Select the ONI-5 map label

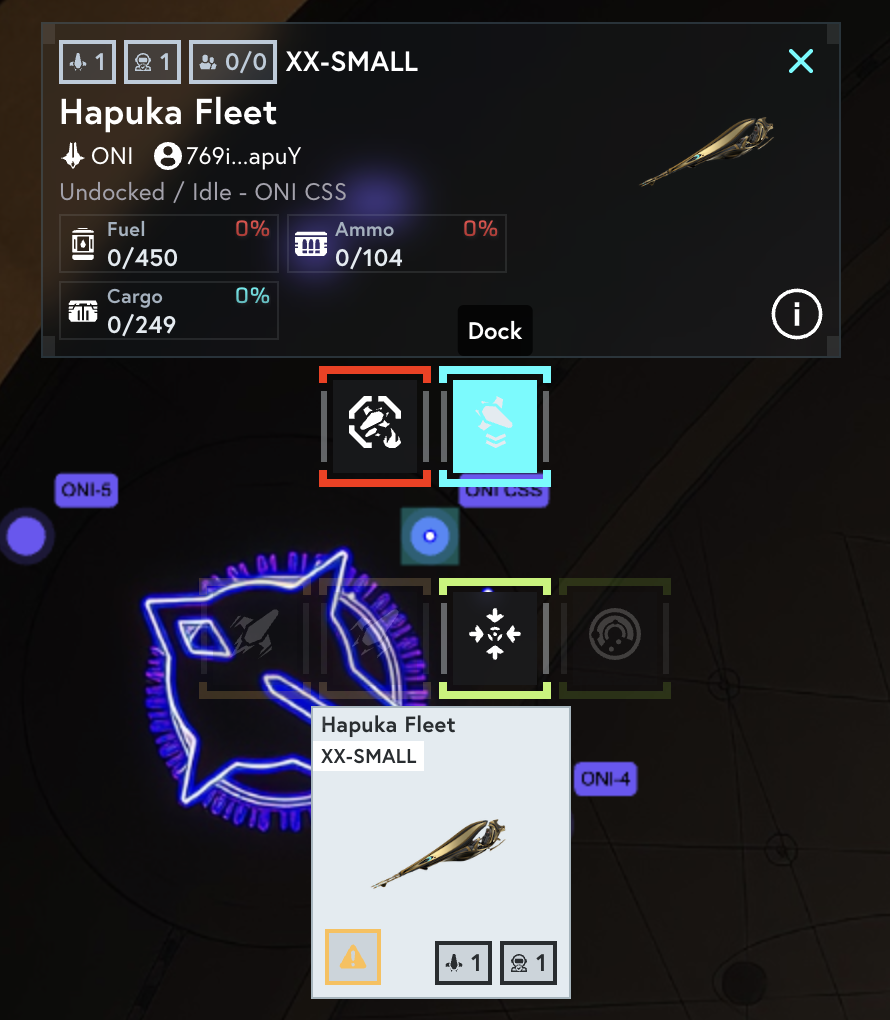point(86,491)
